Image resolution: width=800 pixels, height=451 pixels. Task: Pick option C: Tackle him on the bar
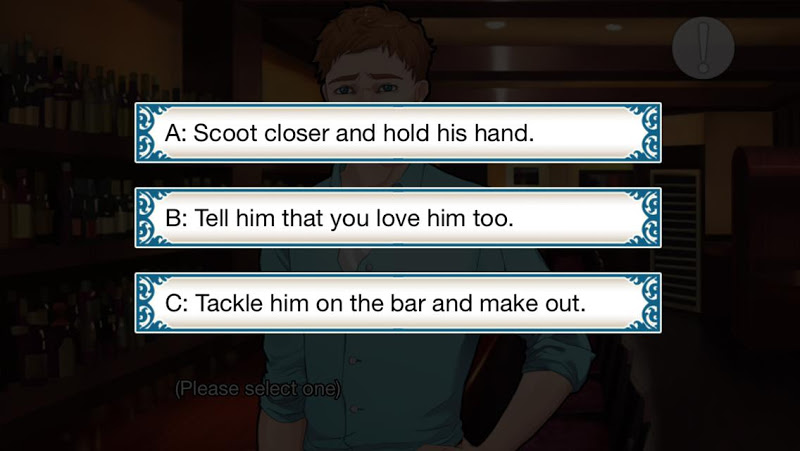(x=398, y=301)
